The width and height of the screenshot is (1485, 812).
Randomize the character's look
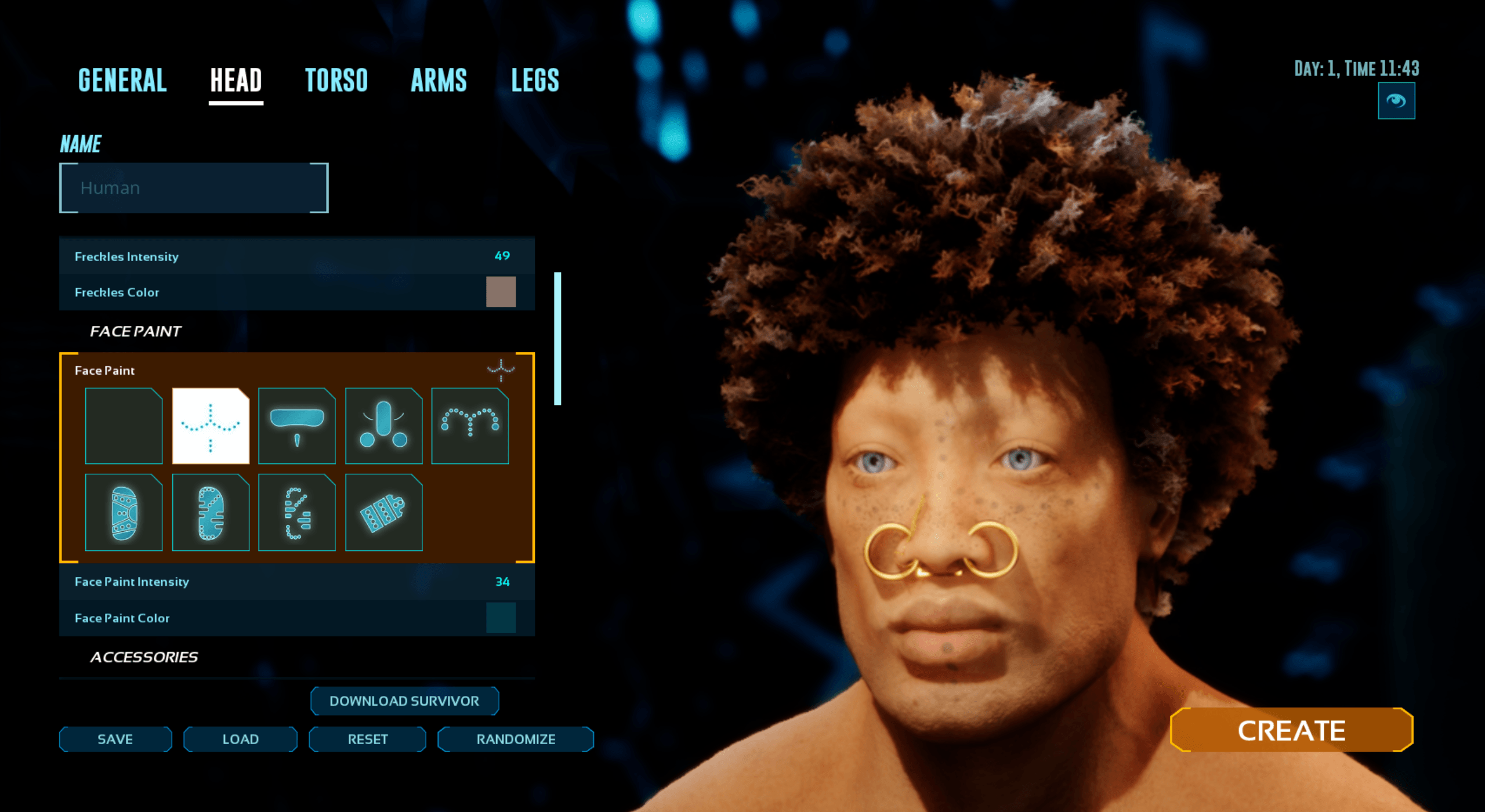coord(516,739)
